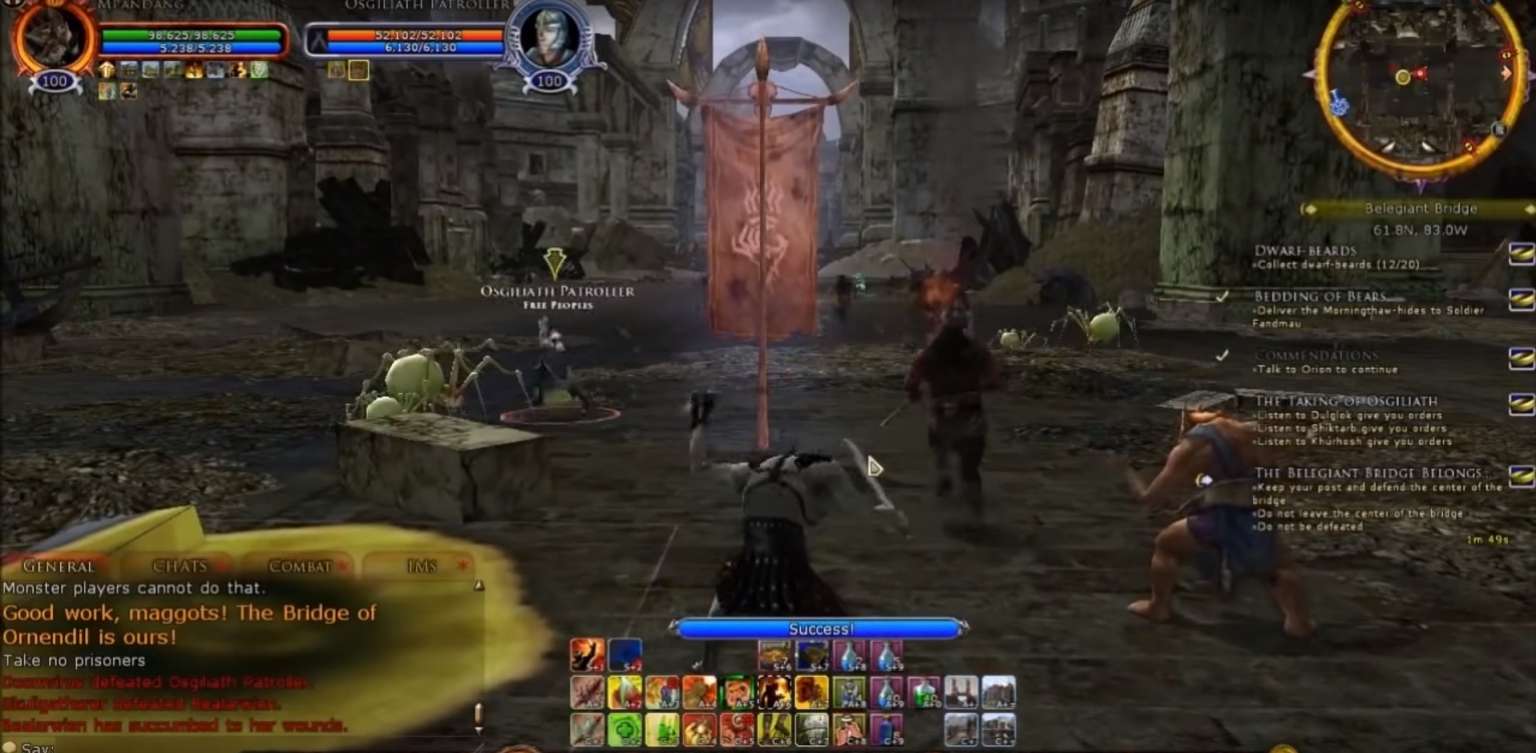Use the fist skill in slot A+5
This screenshot has width=1536, height=753.
pyautogui.click(x=740, y=692)
